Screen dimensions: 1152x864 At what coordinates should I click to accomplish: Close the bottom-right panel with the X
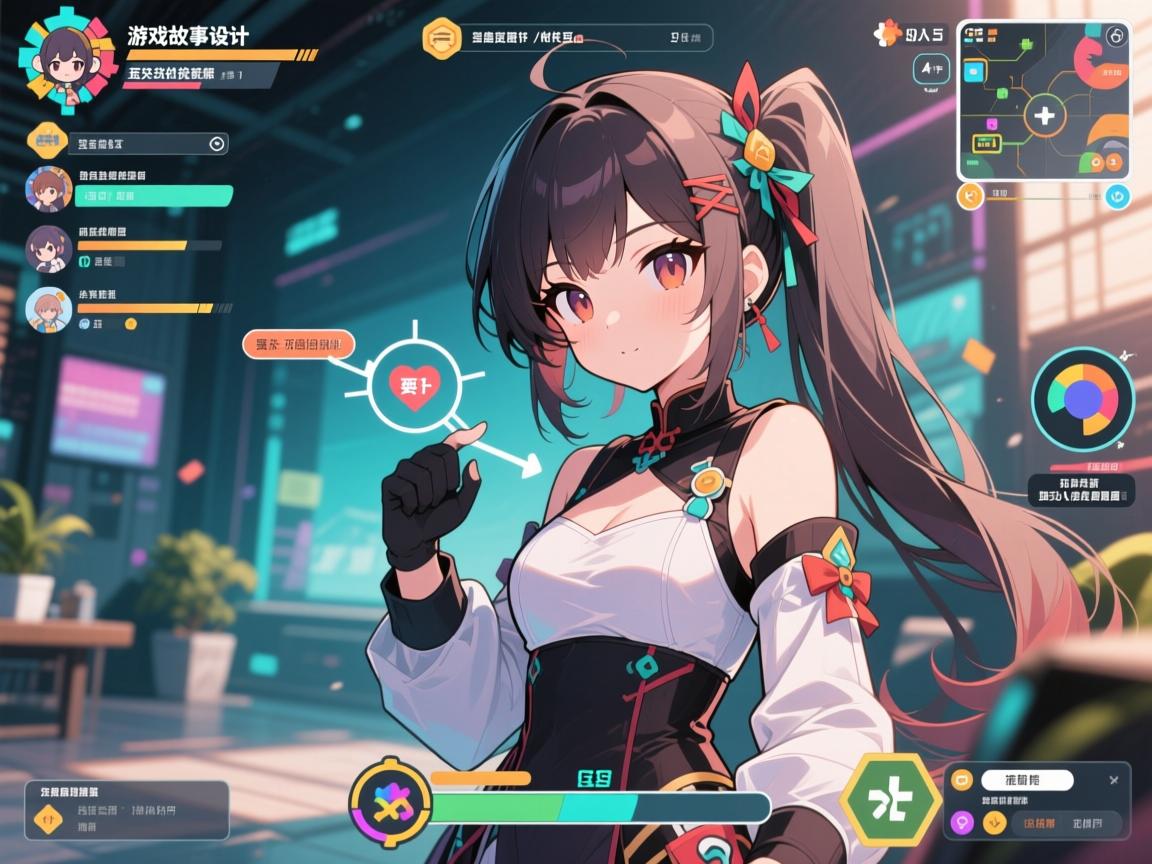[x=1114, y=779]
